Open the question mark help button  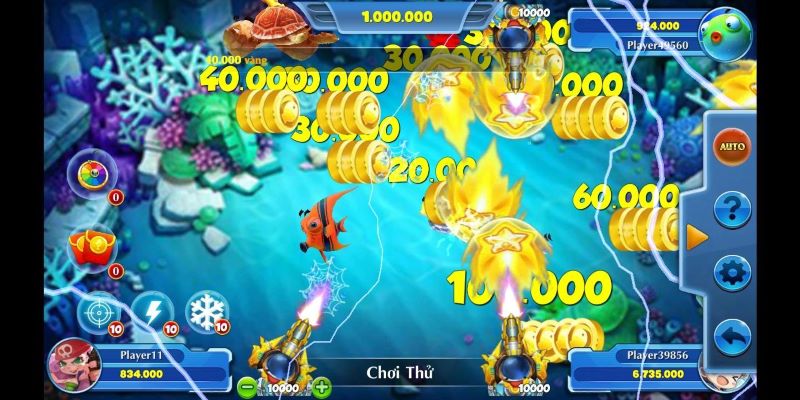click(x=733, y=210)
